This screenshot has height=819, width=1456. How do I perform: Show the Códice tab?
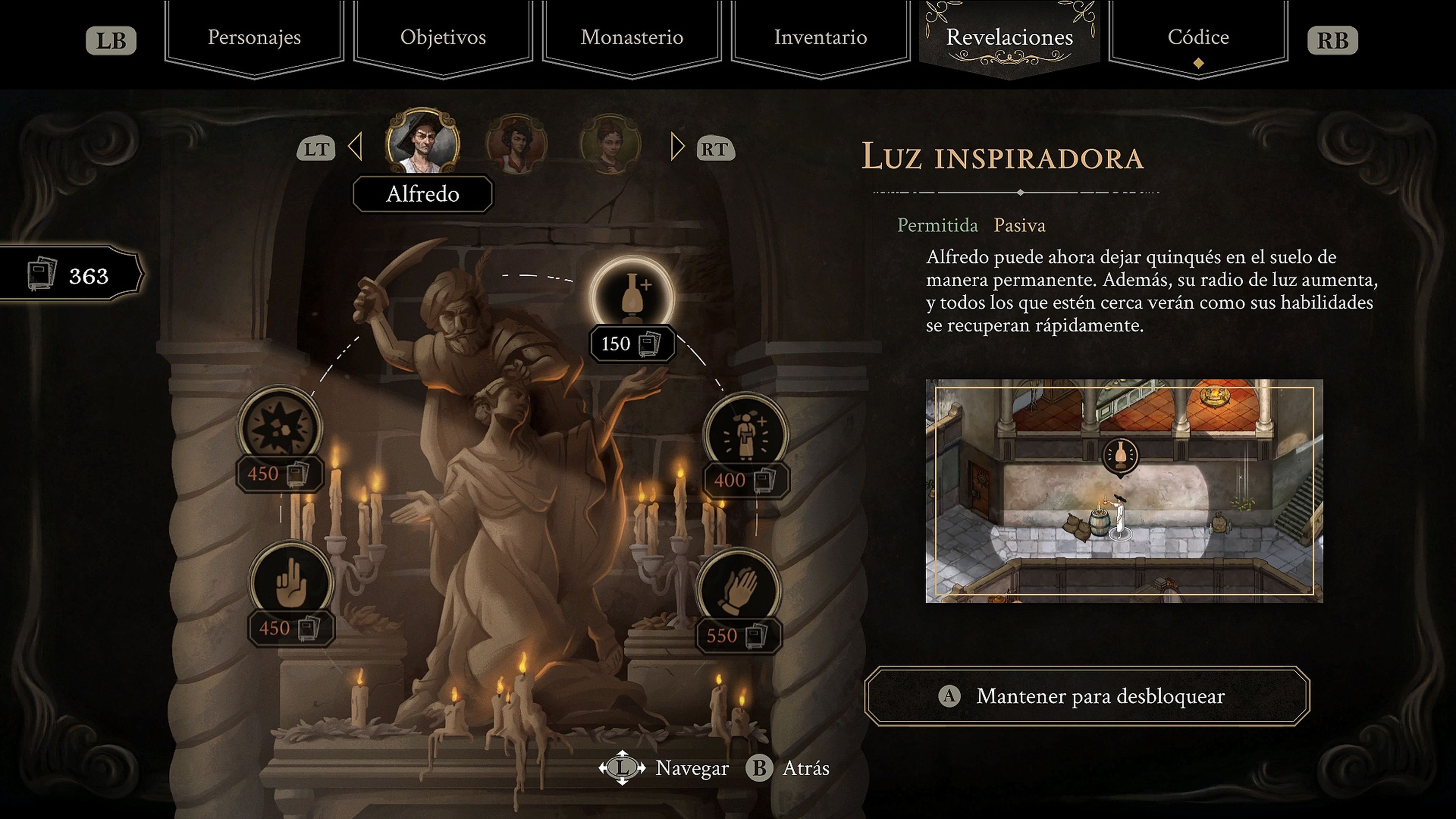coord(1198,37)
